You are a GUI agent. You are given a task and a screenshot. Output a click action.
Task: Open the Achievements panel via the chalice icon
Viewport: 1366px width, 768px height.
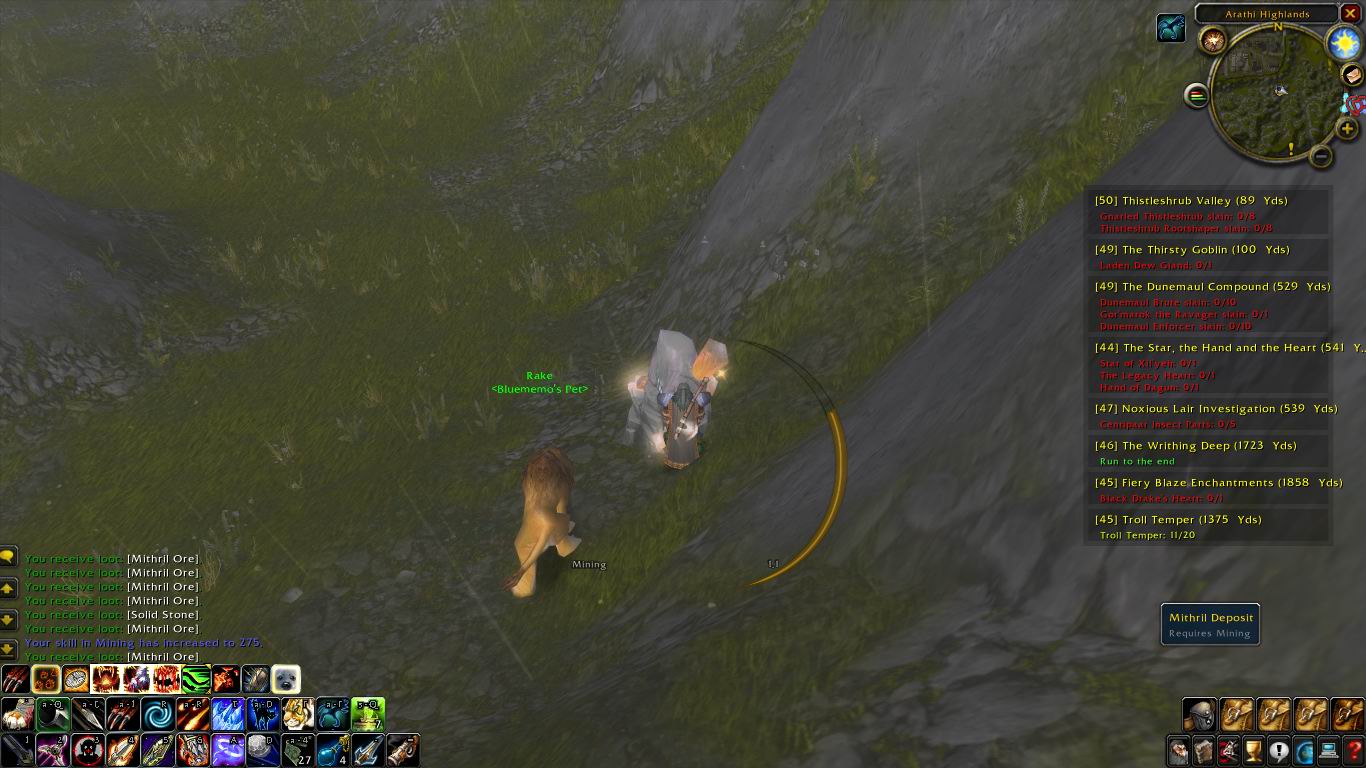[1254, 750]
